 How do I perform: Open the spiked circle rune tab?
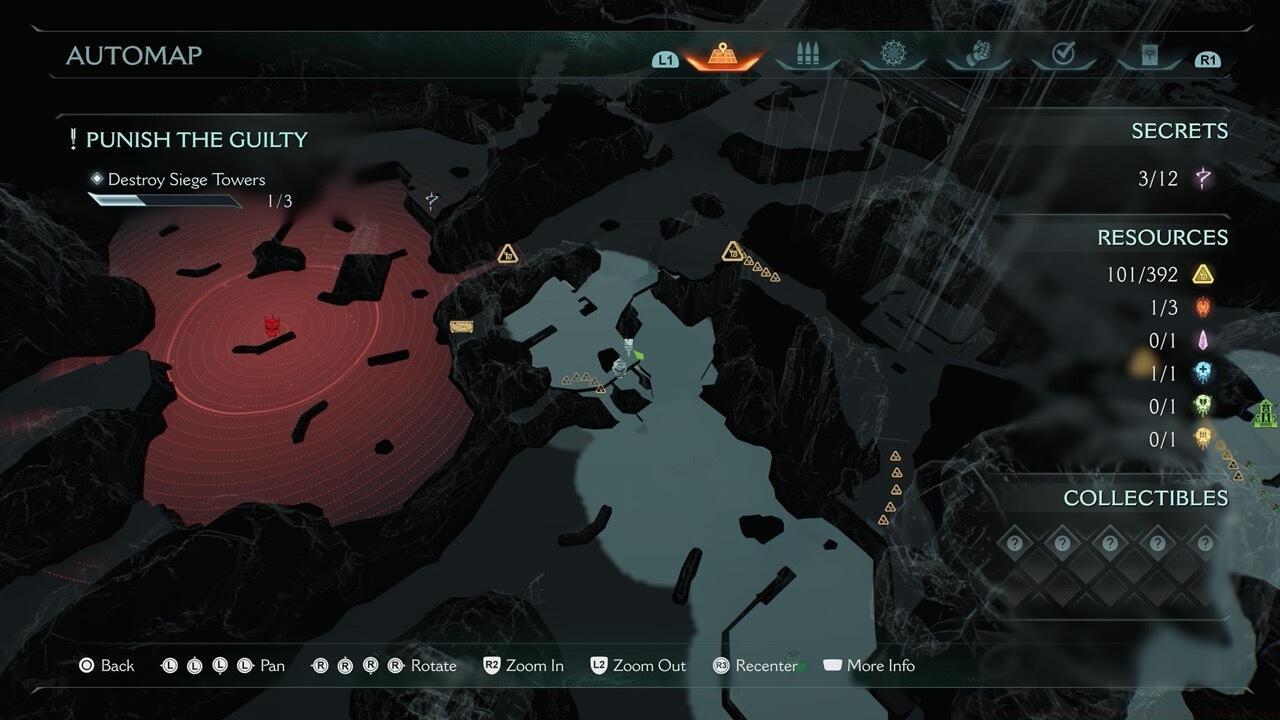(x=892, y=56)
